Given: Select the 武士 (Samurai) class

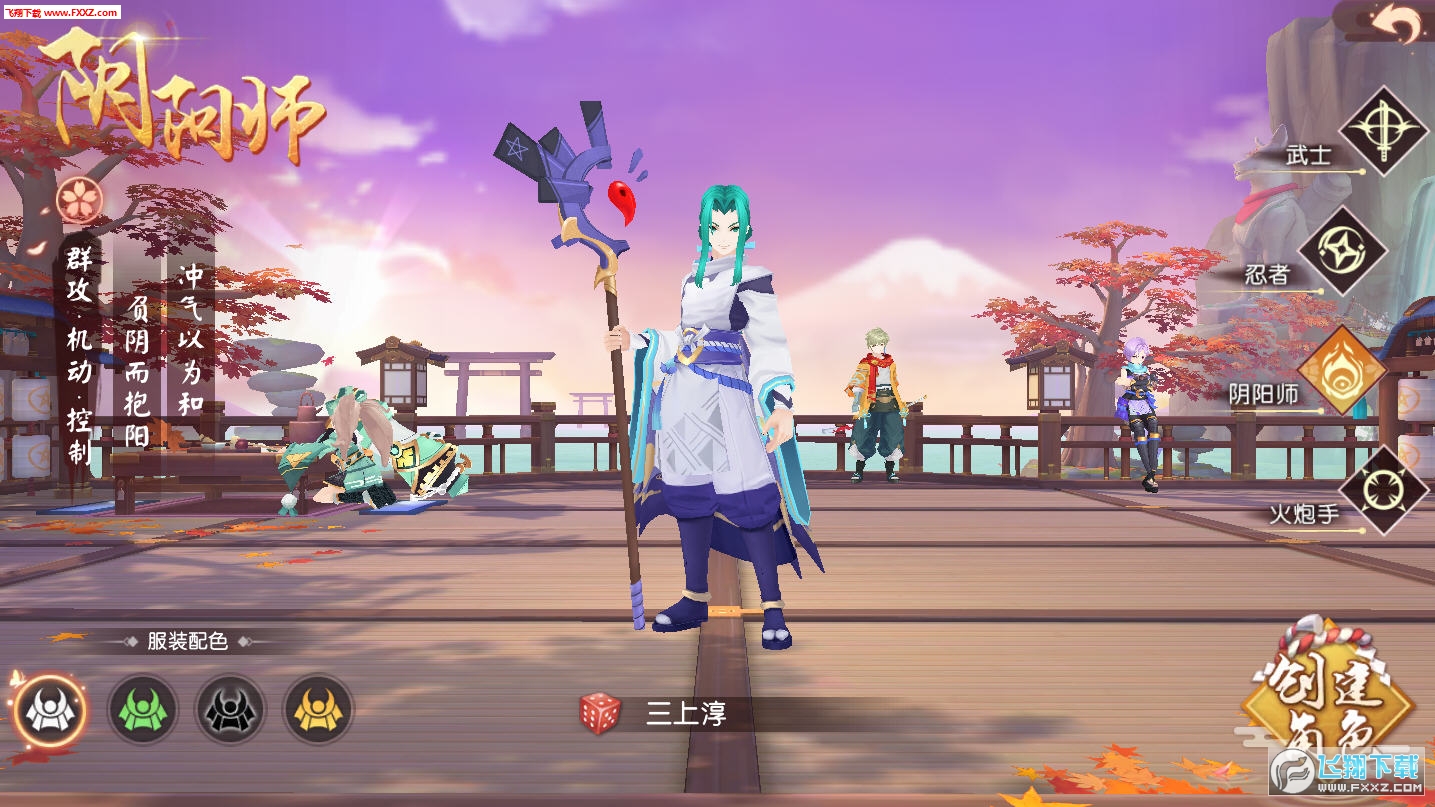Looking at the screenshot, I should point(1383,131).
